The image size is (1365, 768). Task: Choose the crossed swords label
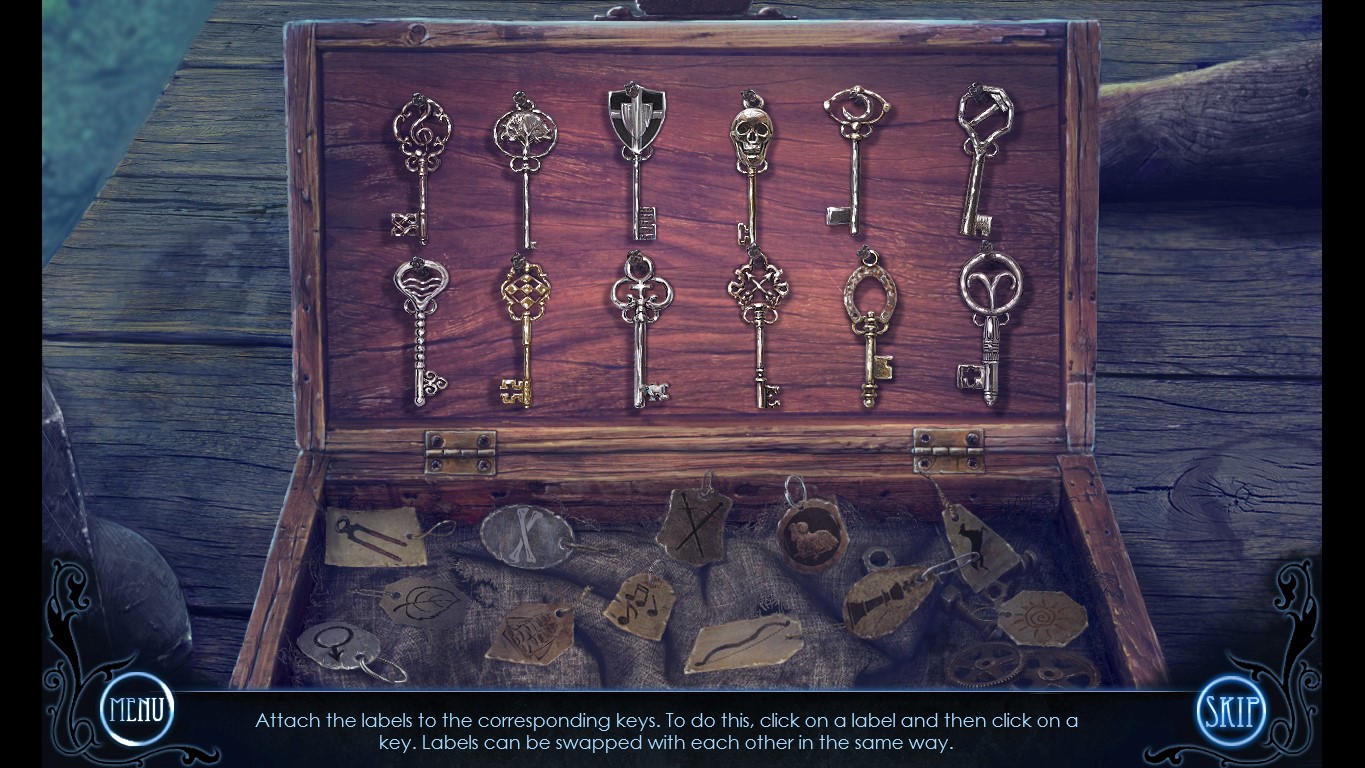tap(693, 527)
